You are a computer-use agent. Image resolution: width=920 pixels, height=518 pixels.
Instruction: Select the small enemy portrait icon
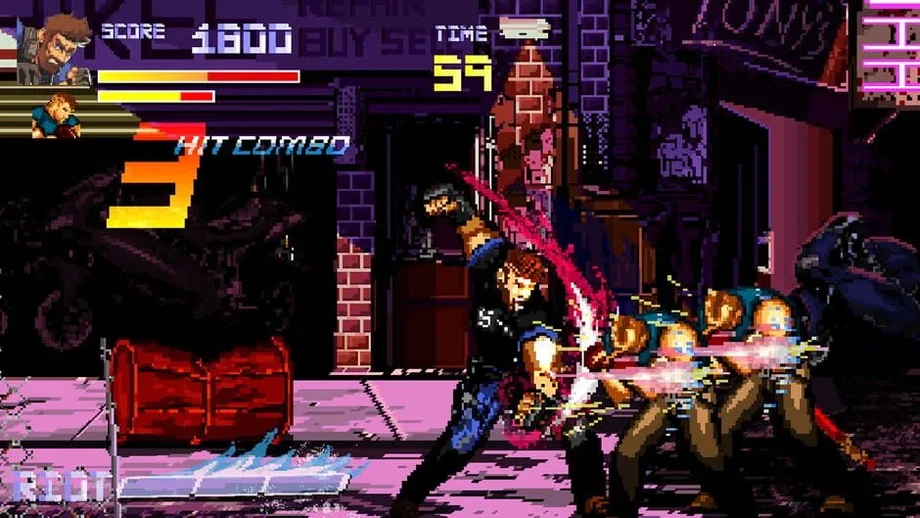pos(58,115)
